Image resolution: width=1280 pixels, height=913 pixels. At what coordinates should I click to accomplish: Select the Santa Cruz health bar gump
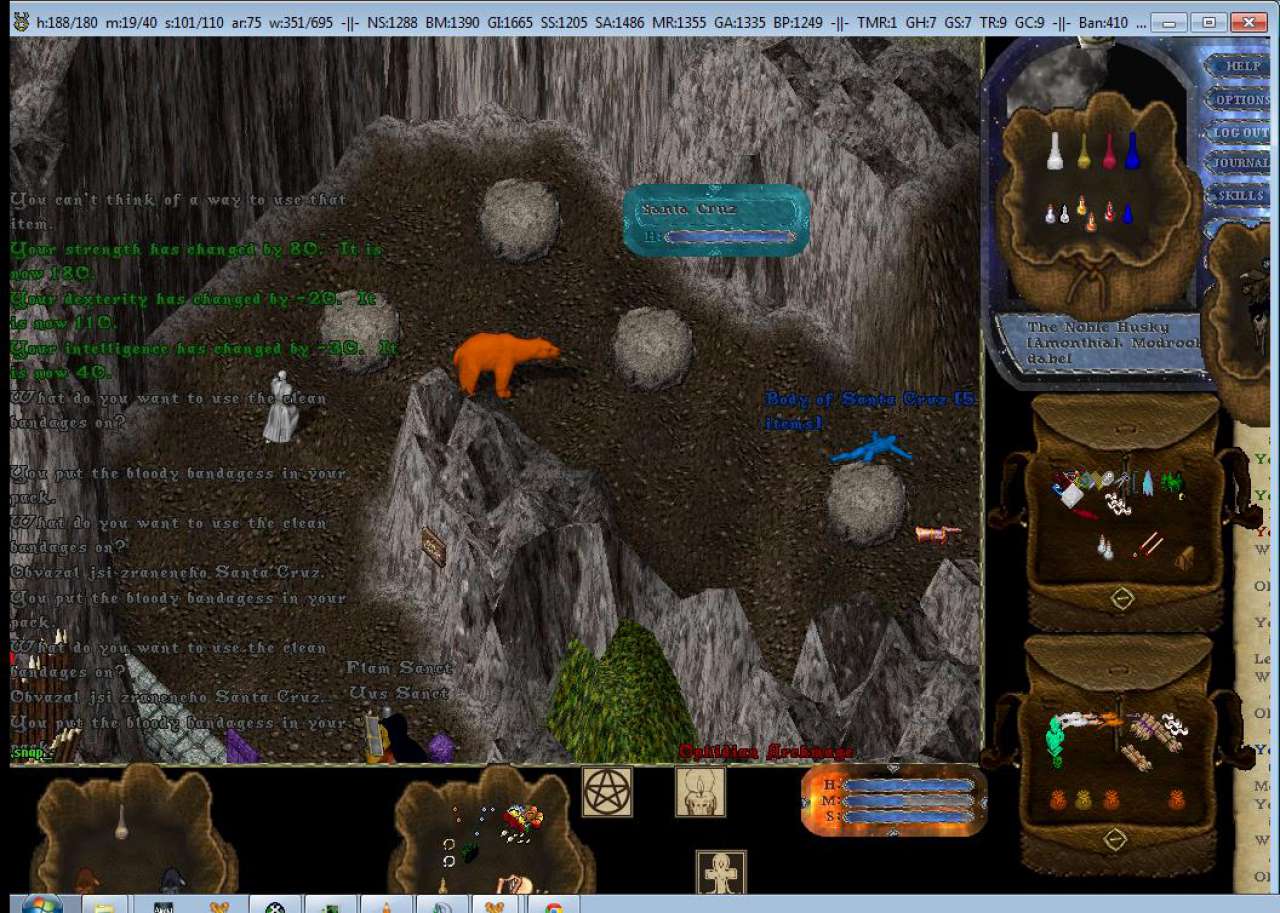(x=716, y=221)
